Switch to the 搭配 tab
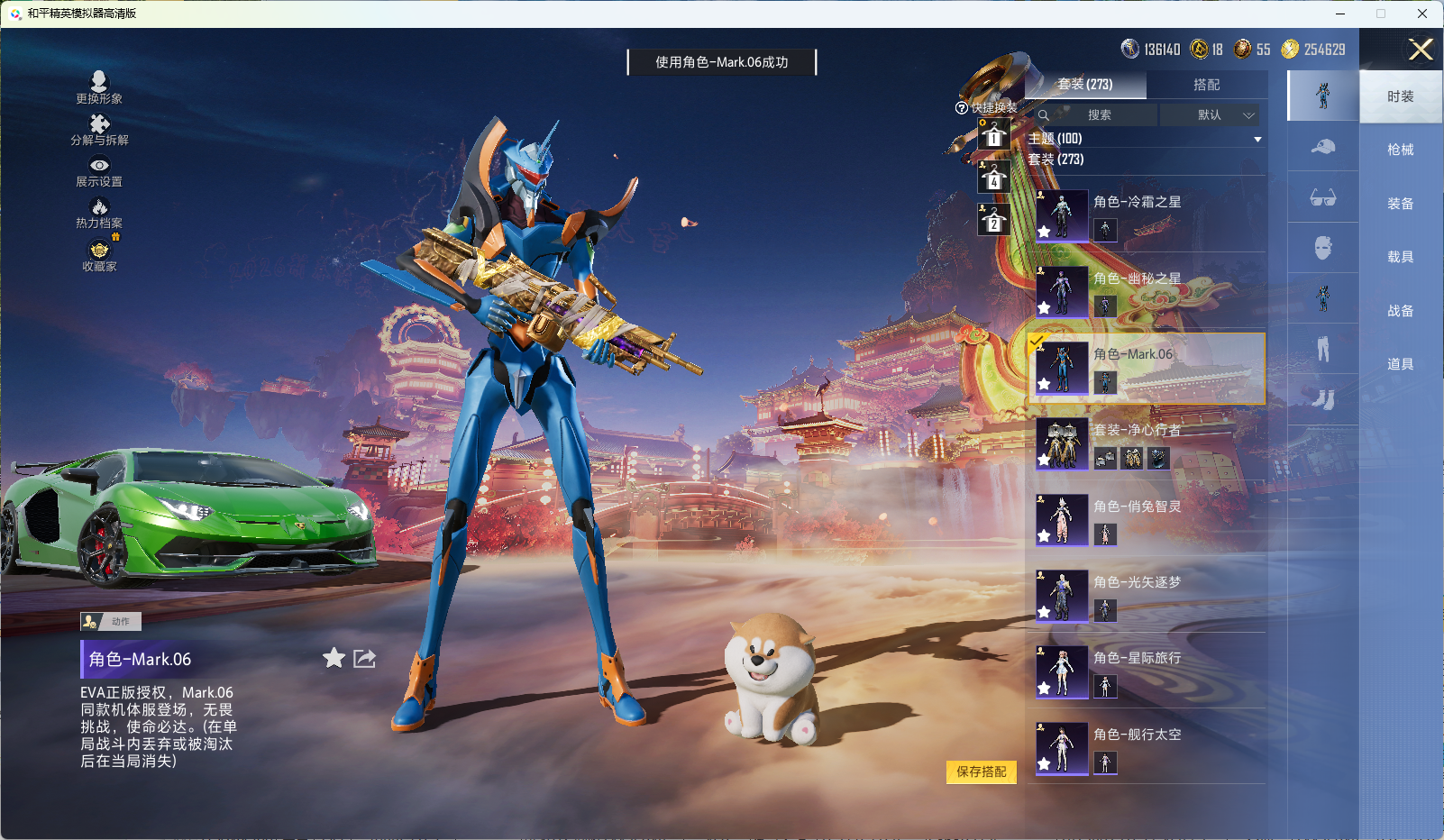The height and width of the screenshot is (840, 1444). [x=1206, y=85]
